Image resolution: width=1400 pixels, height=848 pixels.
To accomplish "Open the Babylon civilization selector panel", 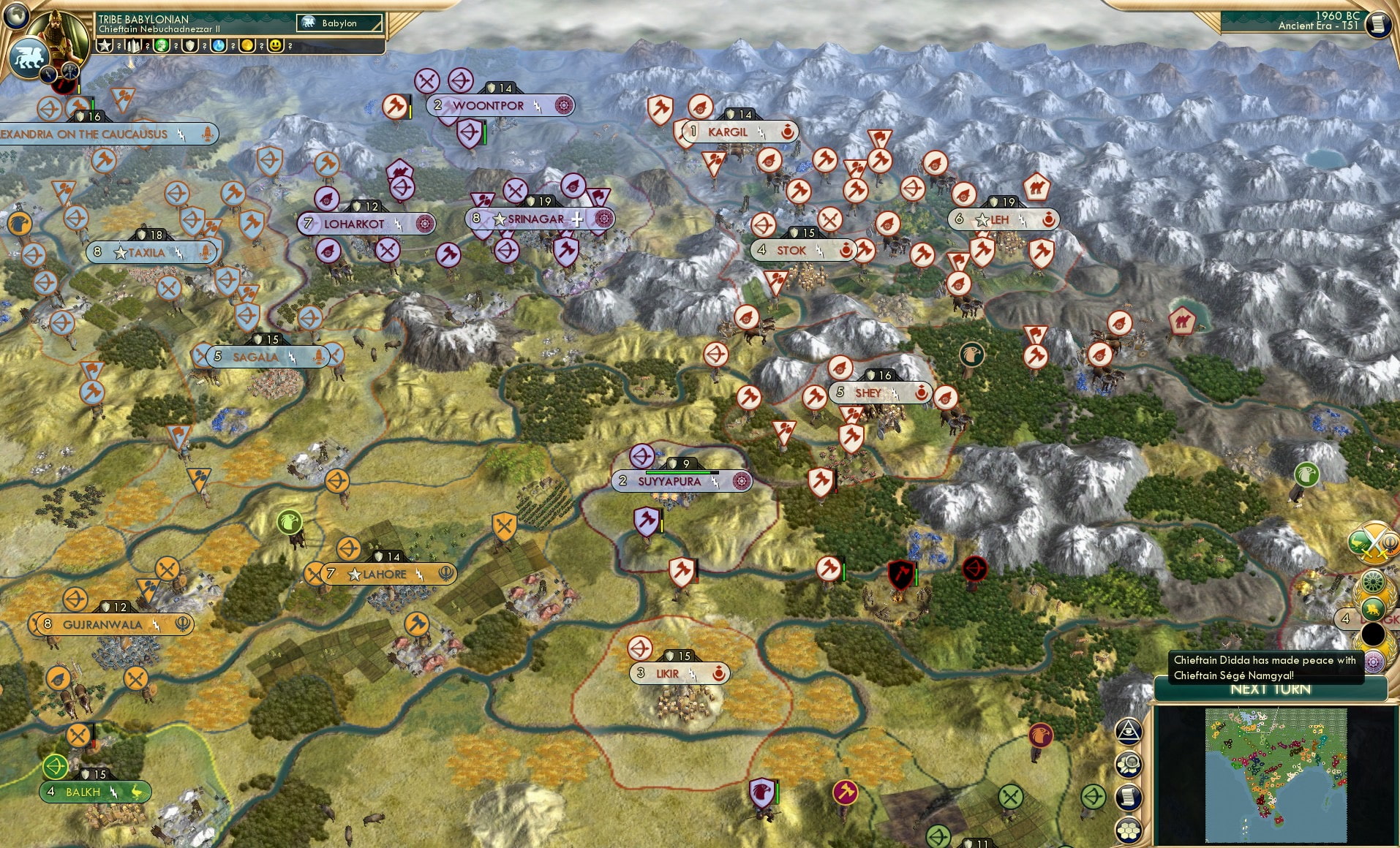I will [x=340, y=23].
